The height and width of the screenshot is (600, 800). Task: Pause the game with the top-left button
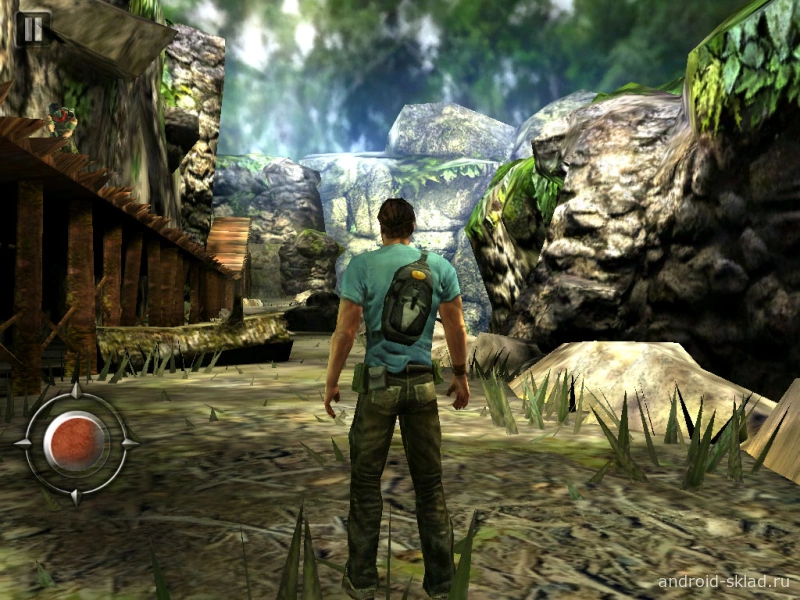(x=33, y=27)
